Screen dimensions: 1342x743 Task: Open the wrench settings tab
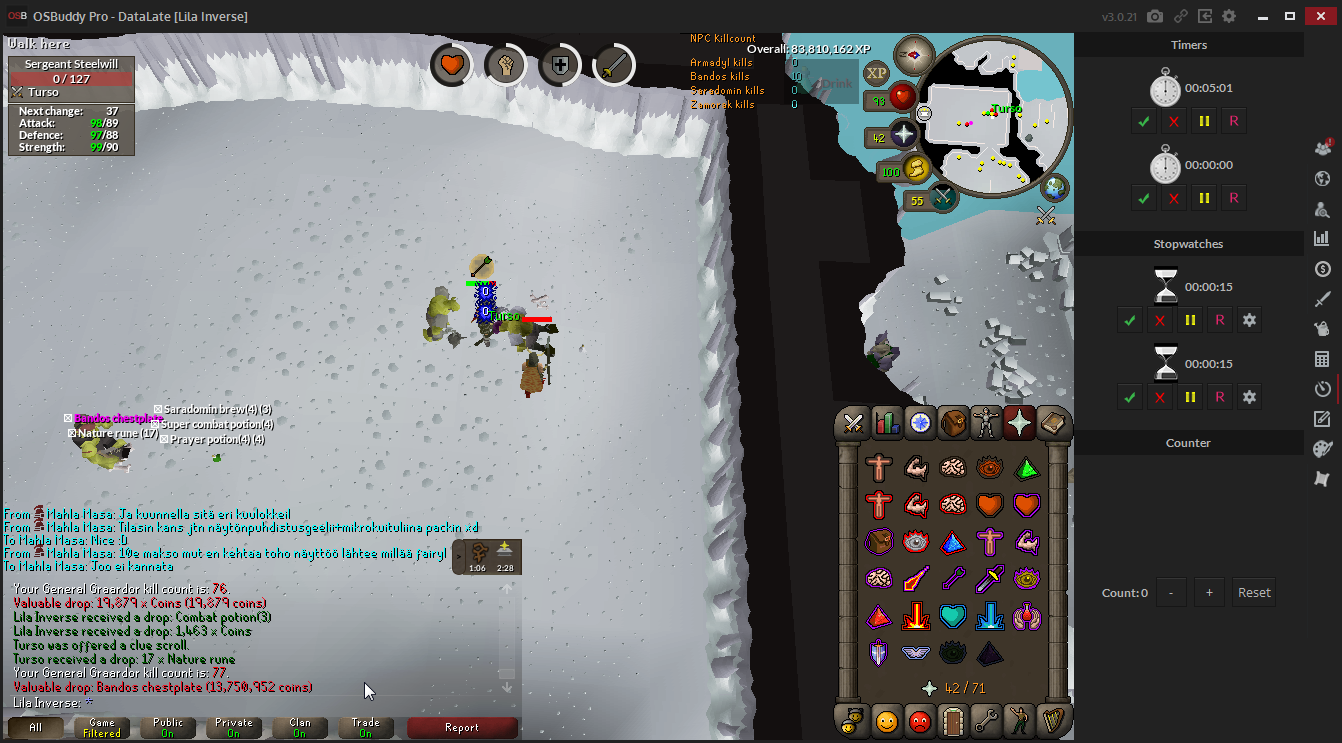[986, 720]
